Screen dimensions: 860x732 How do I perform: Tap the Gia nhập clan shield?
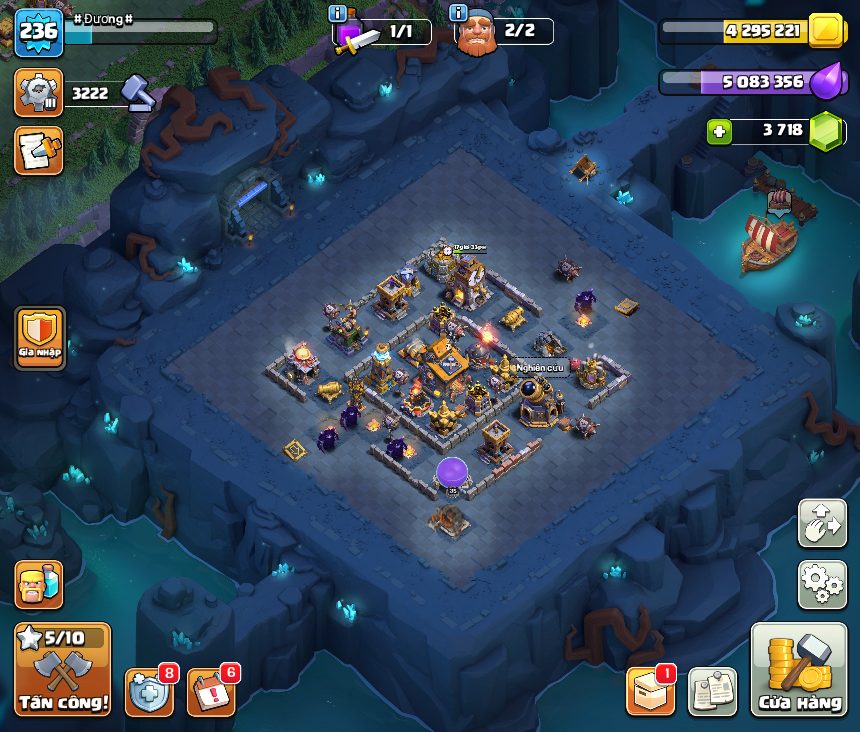pyautogui.click(x=40, y=338)
